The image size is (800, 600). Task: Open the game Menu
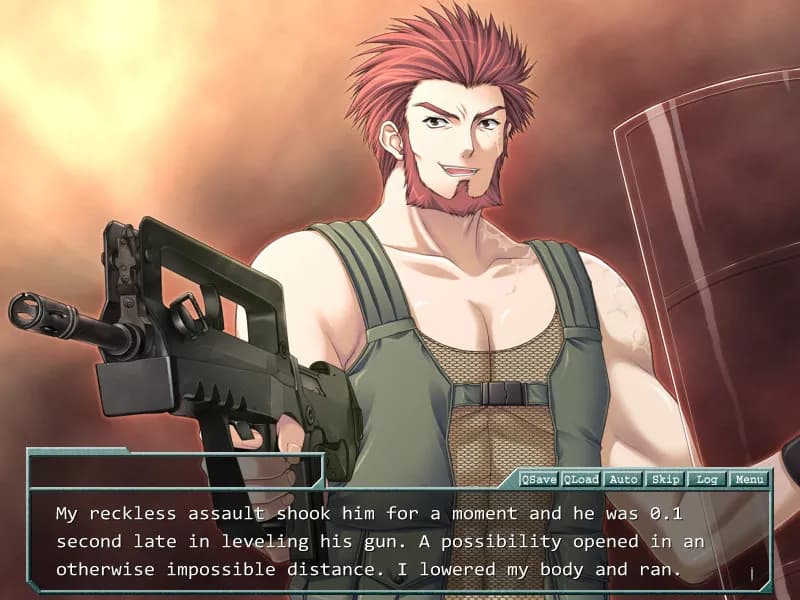[749, 479]
